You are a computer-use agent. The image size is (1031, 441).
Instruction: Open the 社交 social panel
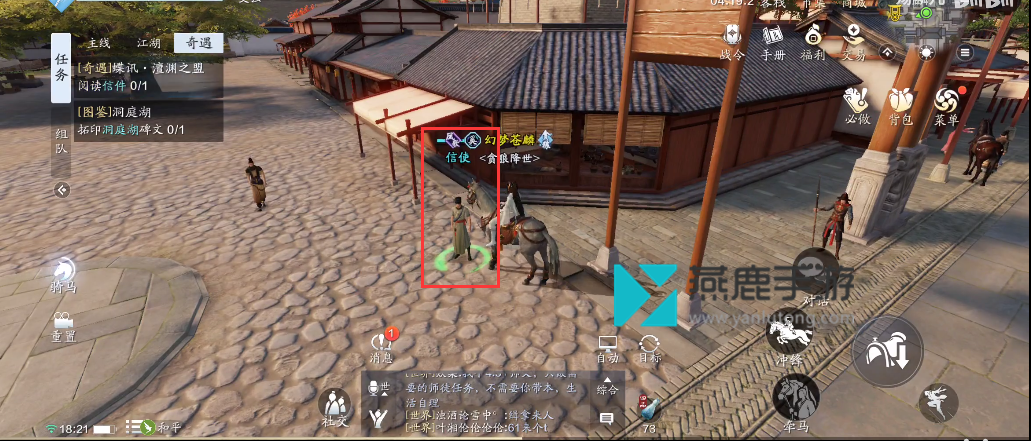click(x=334, y=408)
